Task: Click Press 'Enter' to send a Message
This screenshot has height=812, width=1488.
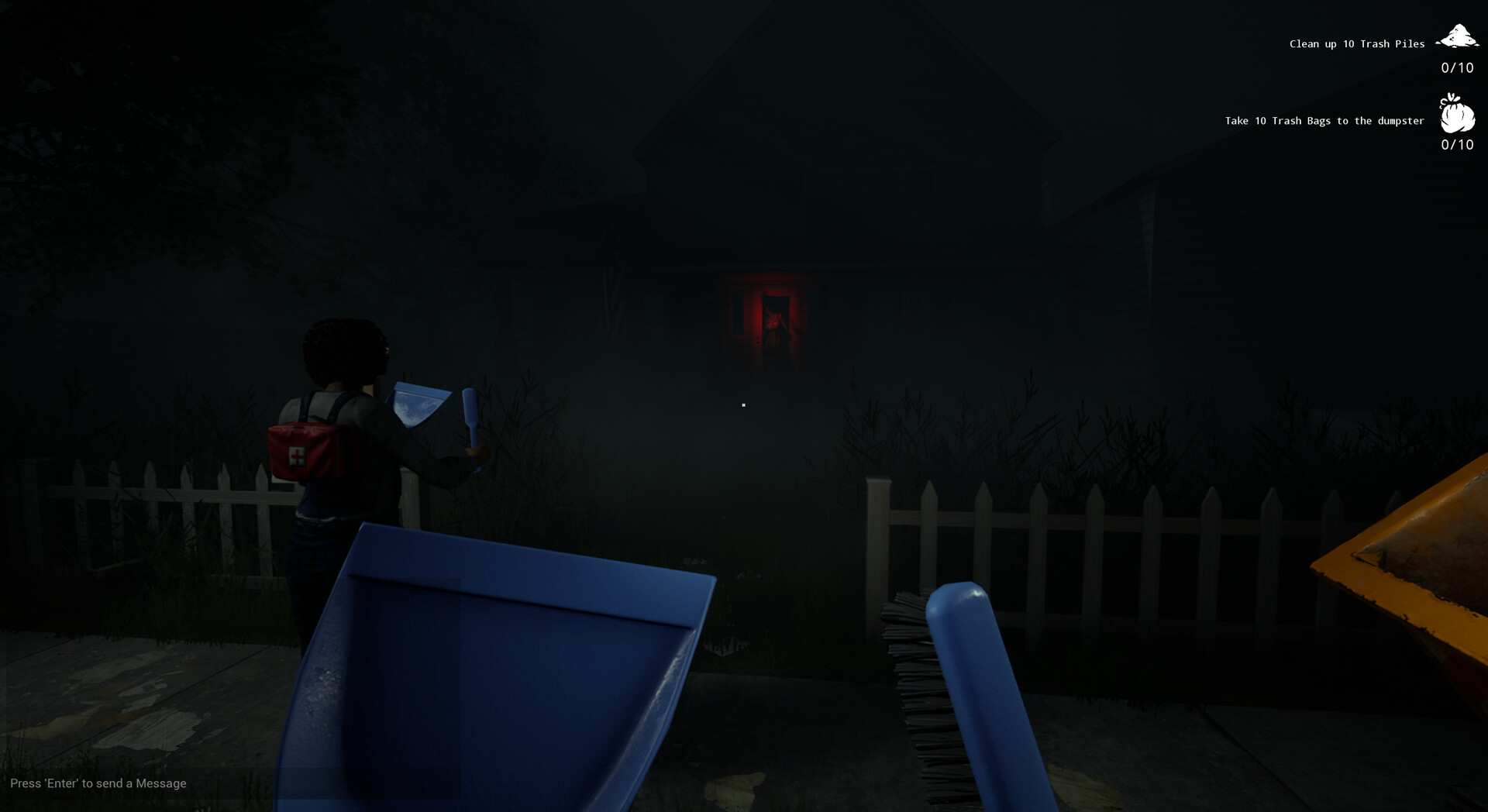Action: (x=100, y=783)
